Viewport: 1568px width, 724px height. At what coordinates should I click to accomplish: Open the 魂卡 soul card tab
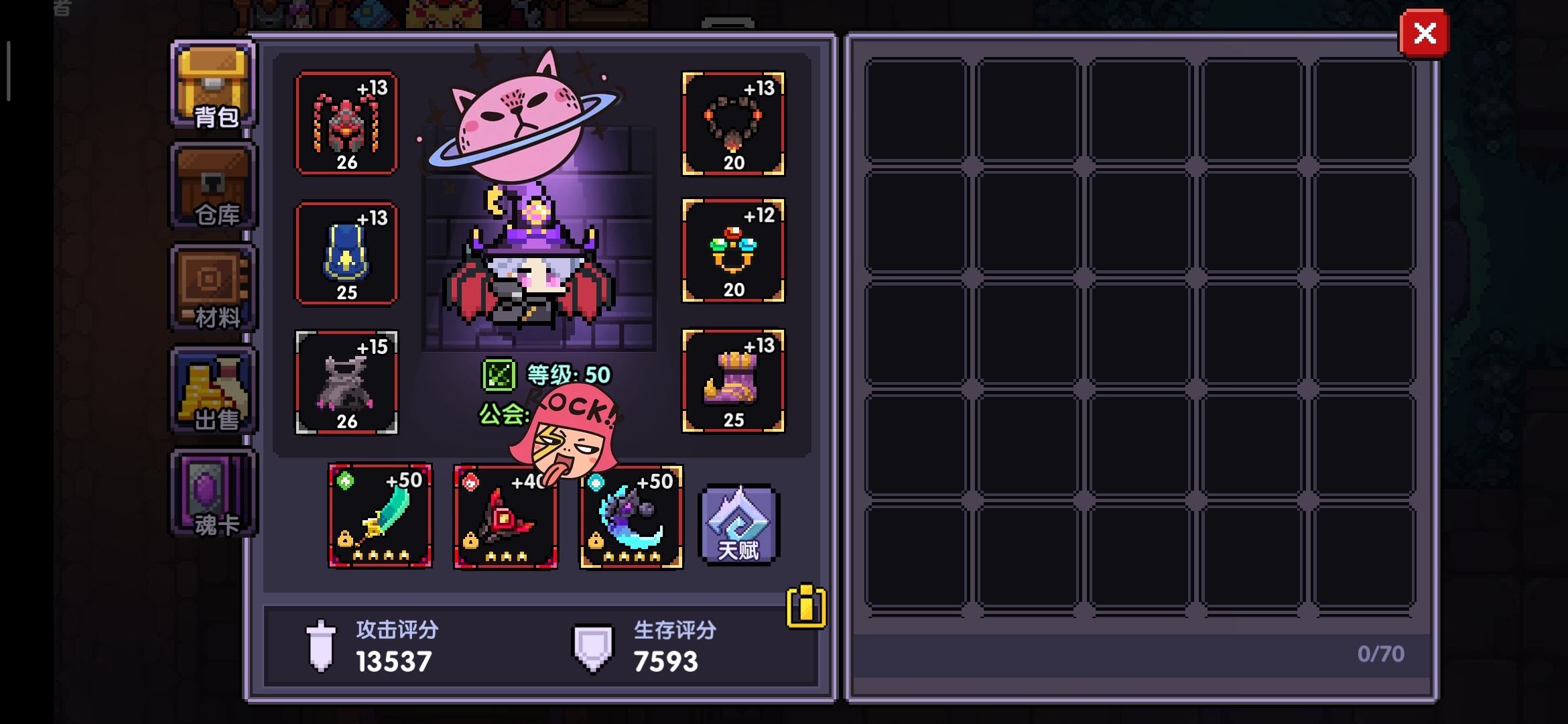coord(214,494)
